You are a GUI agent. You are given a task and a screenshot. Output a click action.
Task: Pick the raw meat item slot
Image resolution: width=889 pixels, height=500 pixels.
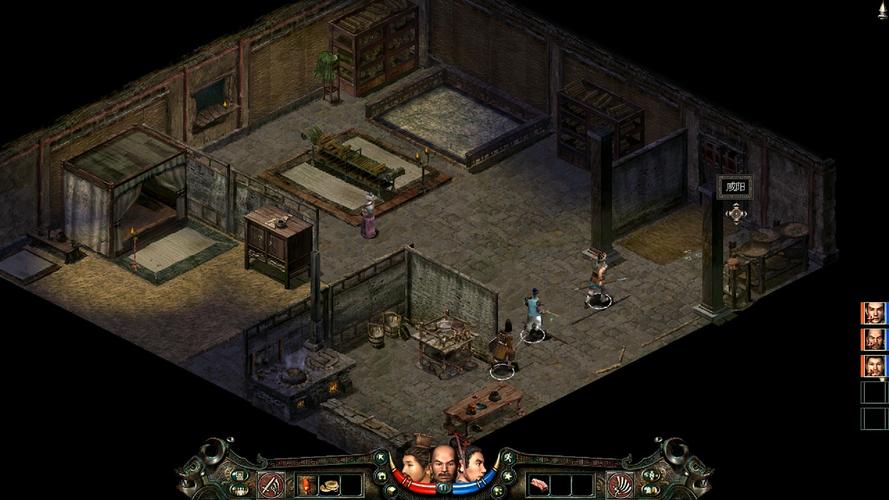tap(539, 485)
